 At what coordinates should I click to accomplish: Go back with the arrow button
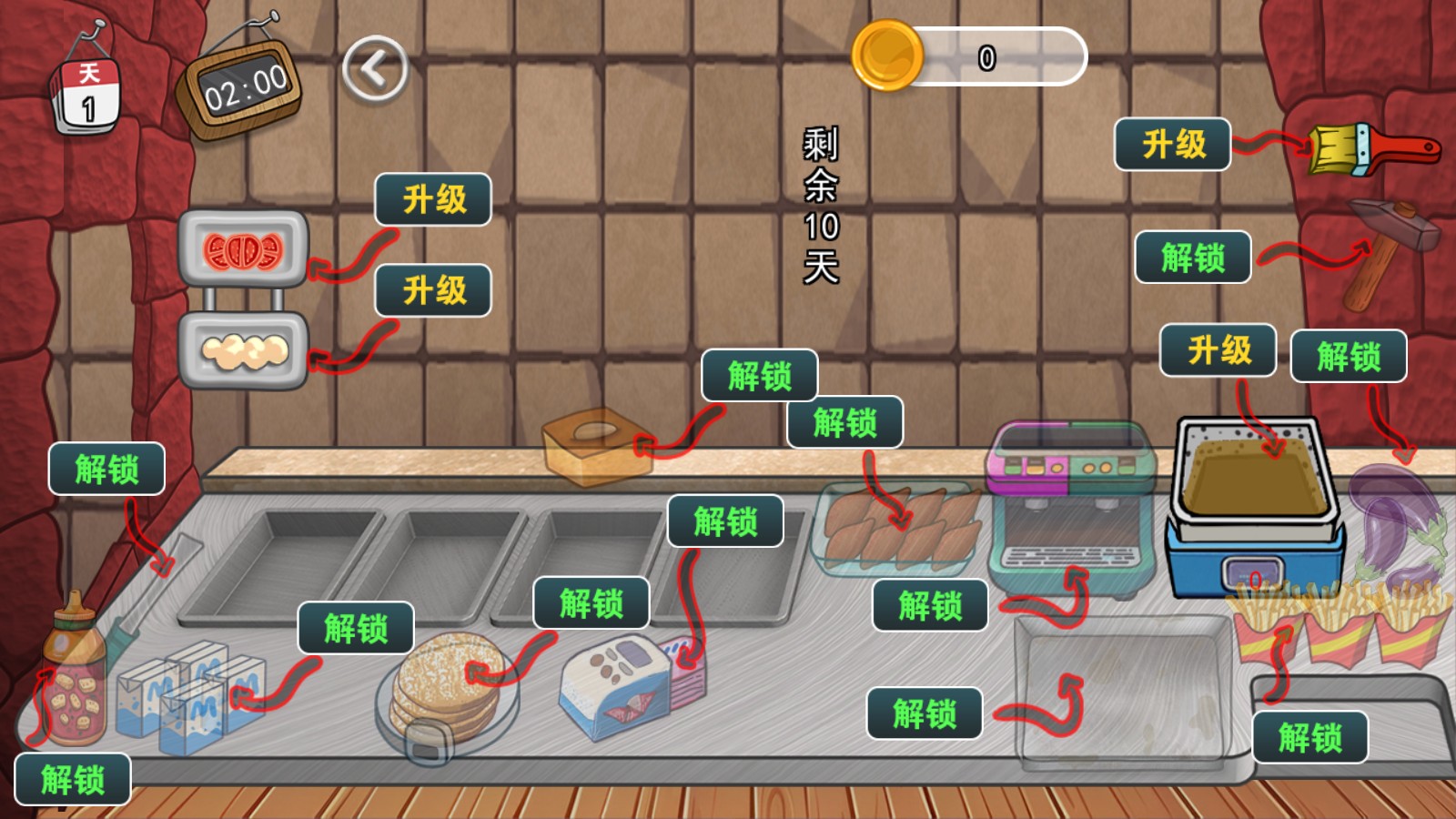pos(375,68)
